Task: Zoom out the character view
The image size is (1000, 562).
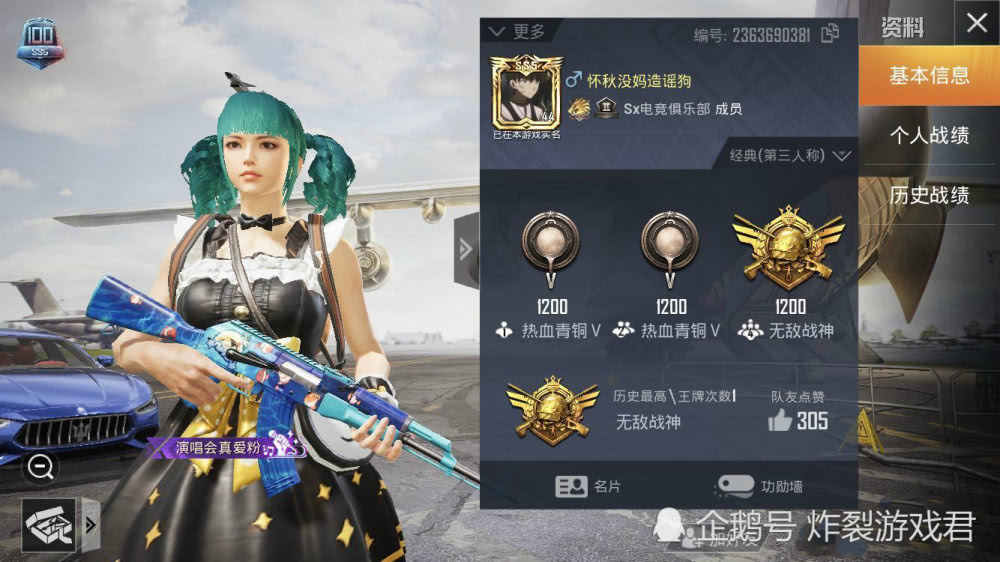Action: click(41, 466)
